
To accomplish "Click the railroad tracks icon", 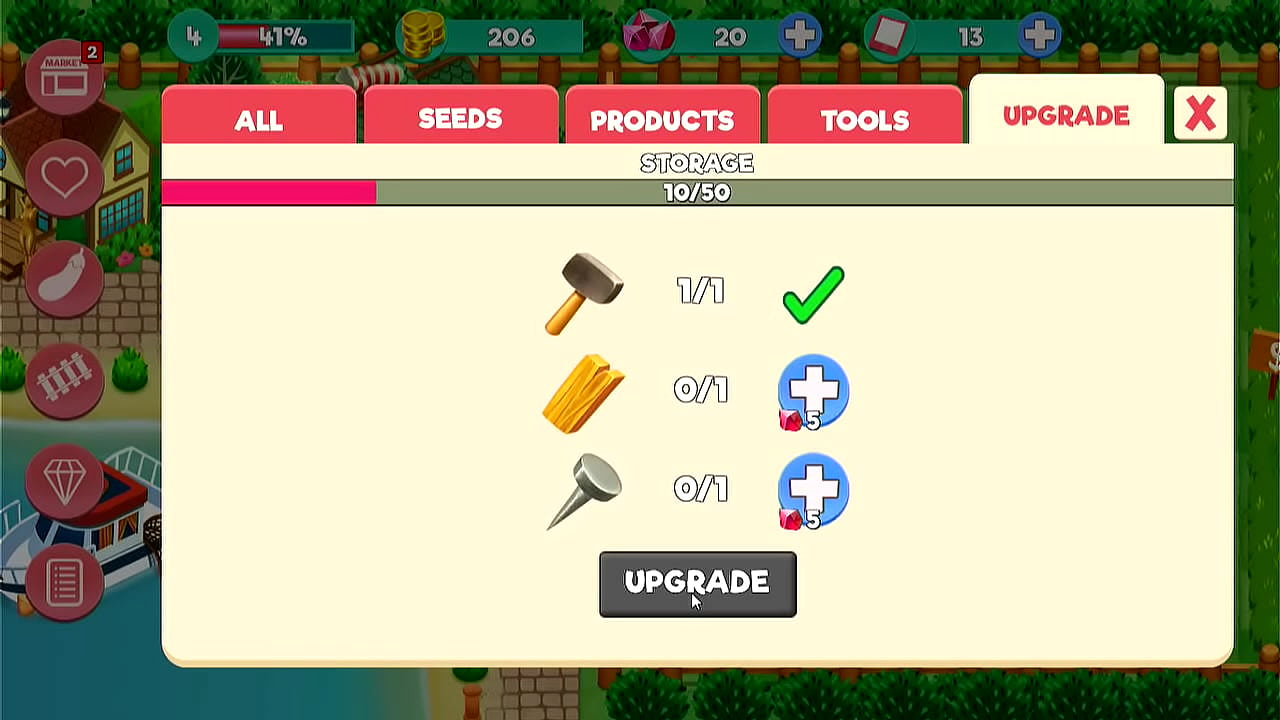I will pyautogui.click(x=64, y=380).
